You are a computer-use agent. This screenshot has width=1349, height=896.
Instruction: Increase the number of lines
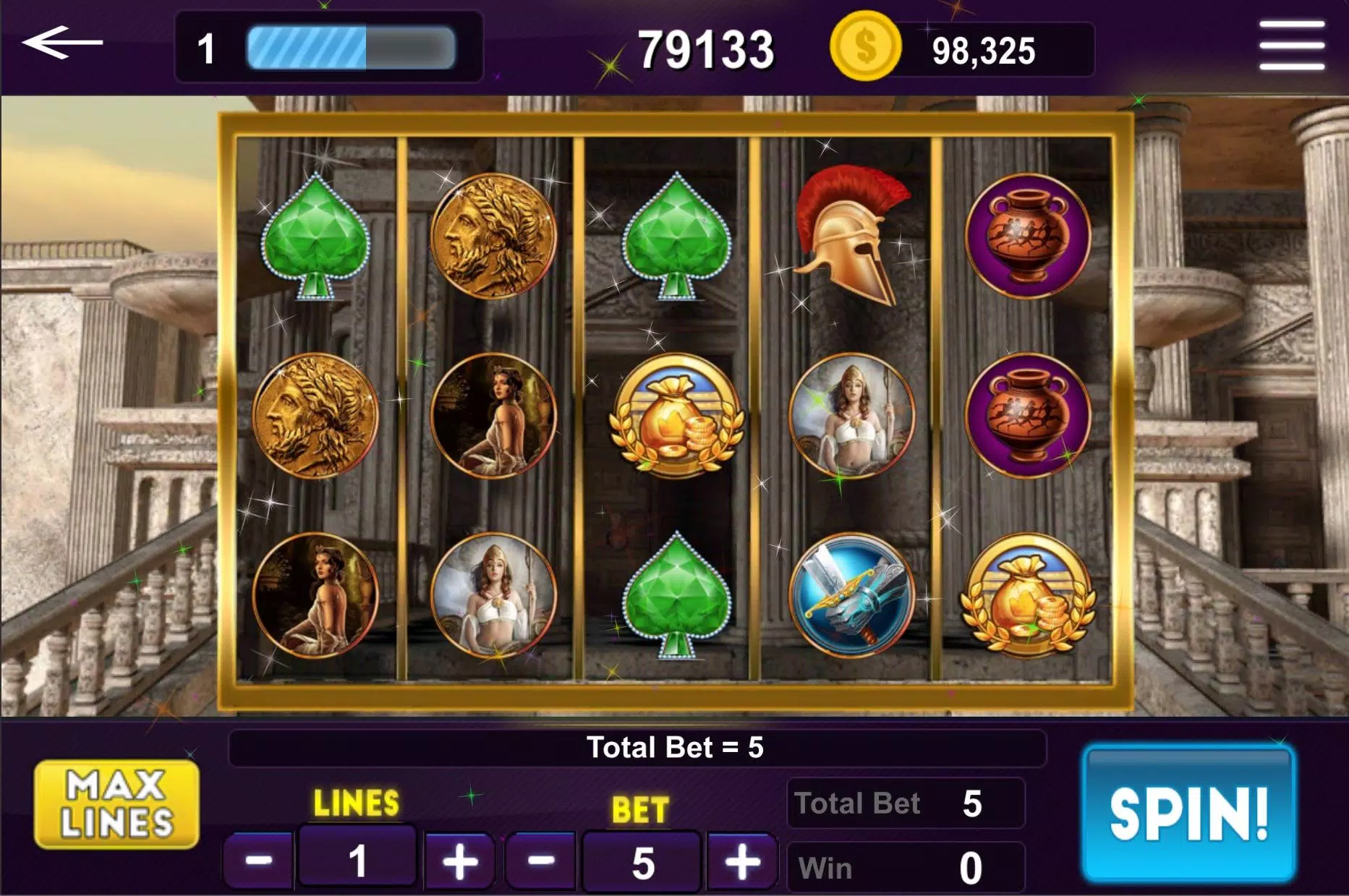(460, 861)
